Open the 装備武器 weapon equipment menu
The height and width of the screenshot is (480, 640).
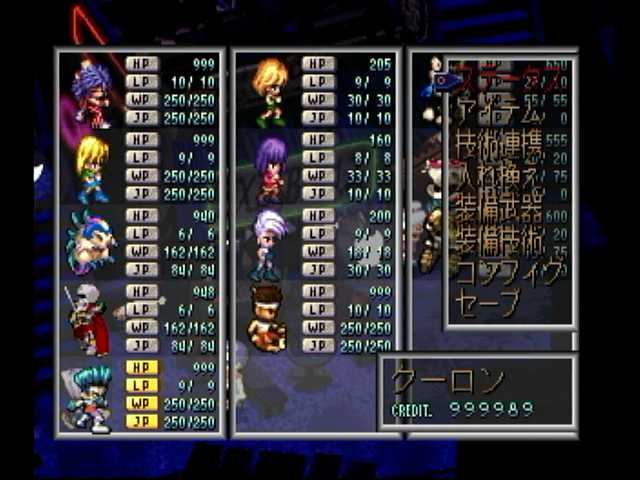[x=499, y=210]
